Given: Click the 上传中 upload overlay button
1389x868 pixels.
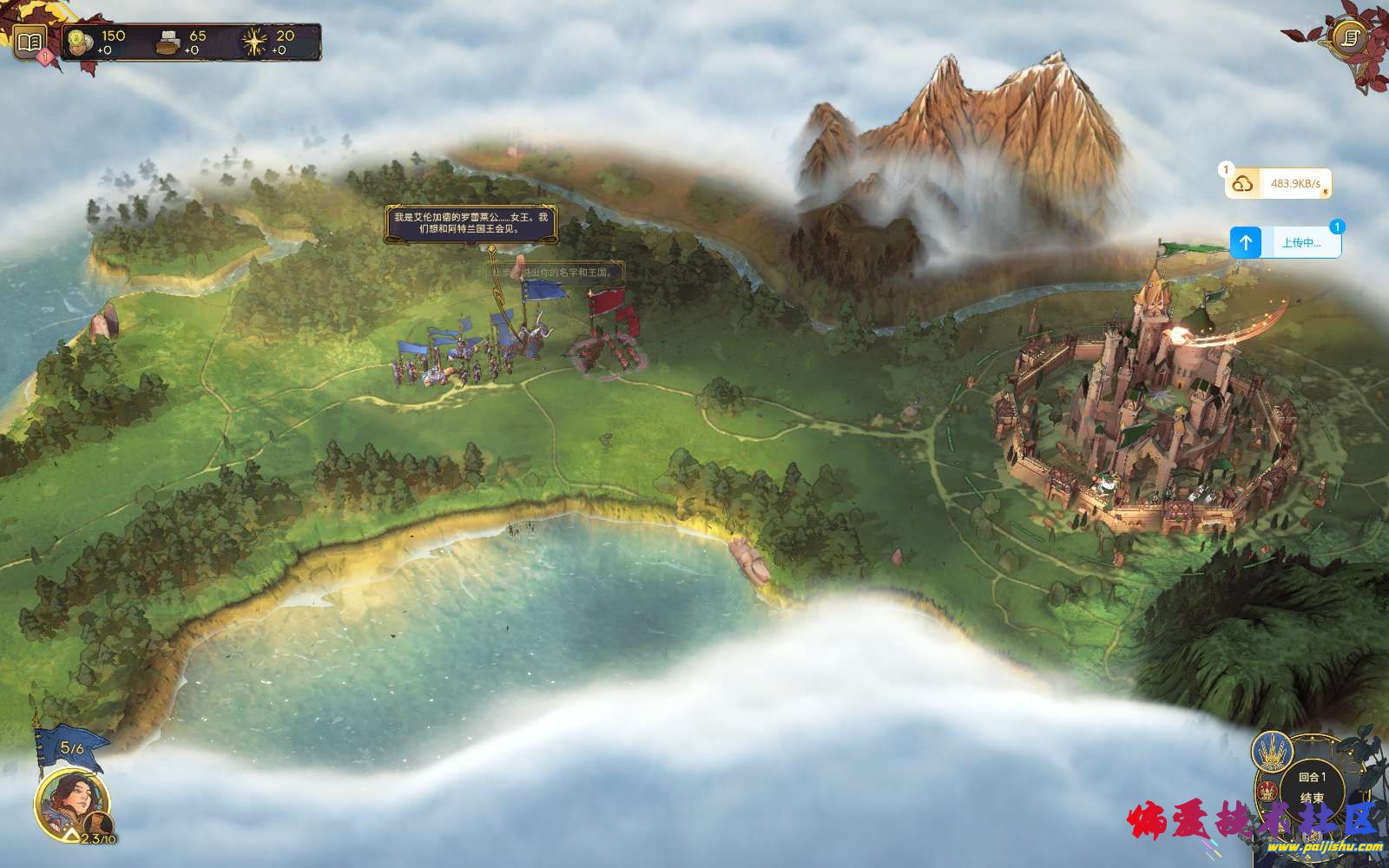Looking at the screenshot, I should click(1286, 243).
